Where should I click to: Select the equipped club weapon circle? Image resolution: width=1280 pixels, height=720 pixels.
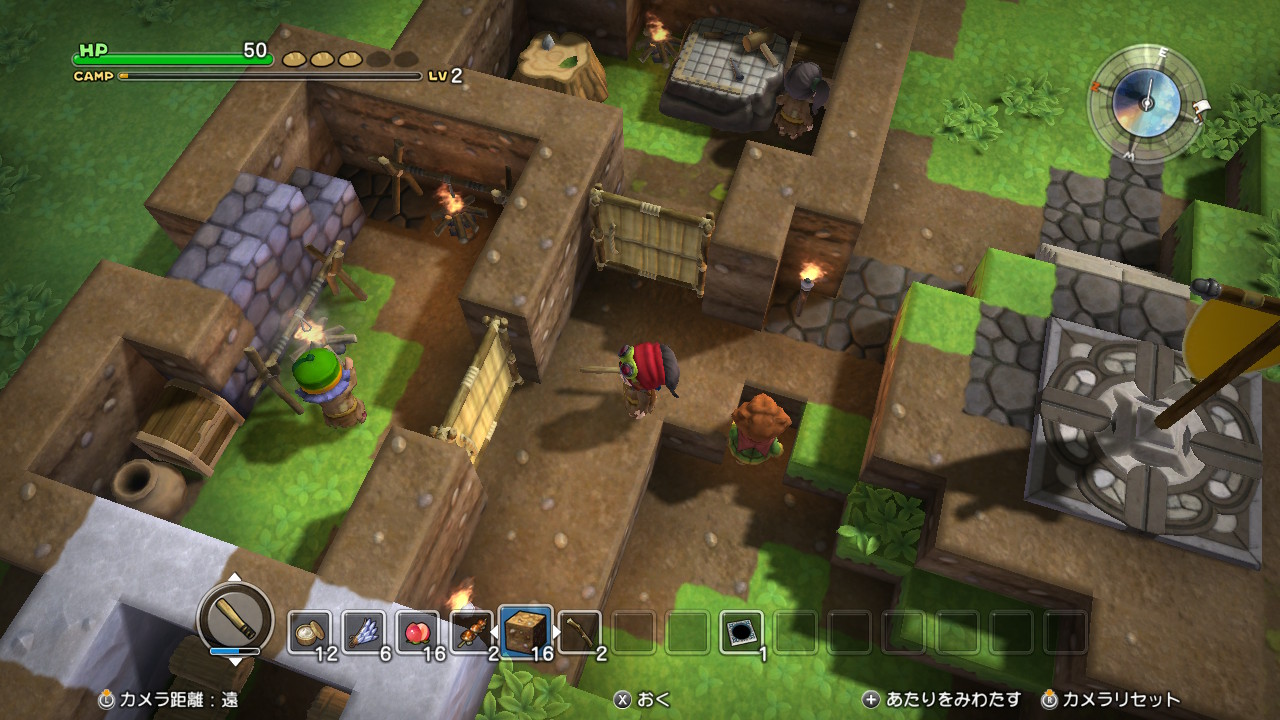coord(235,615)
